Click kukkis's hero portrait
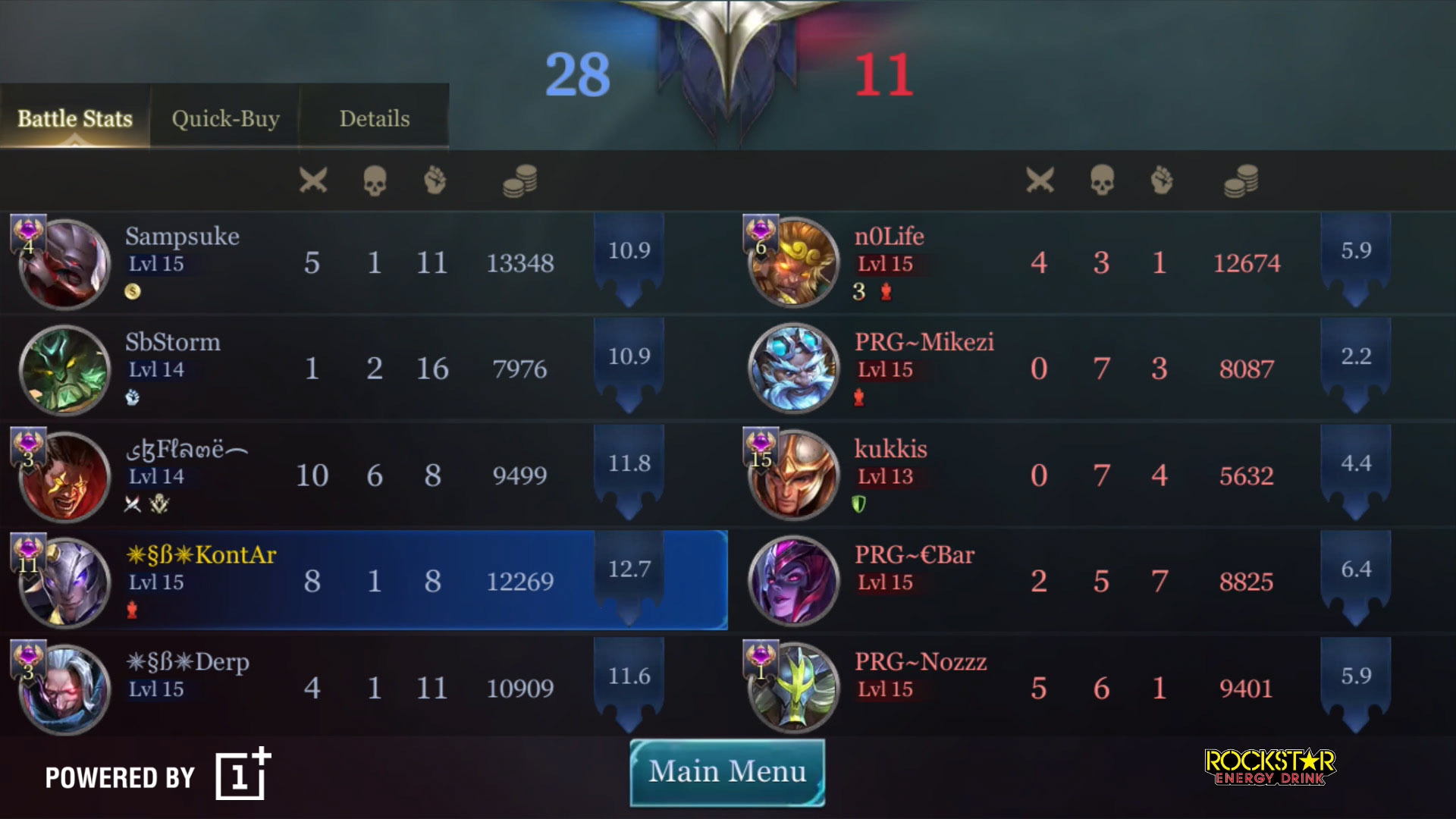Screen dimensions: 1456x819 (793, 476)
